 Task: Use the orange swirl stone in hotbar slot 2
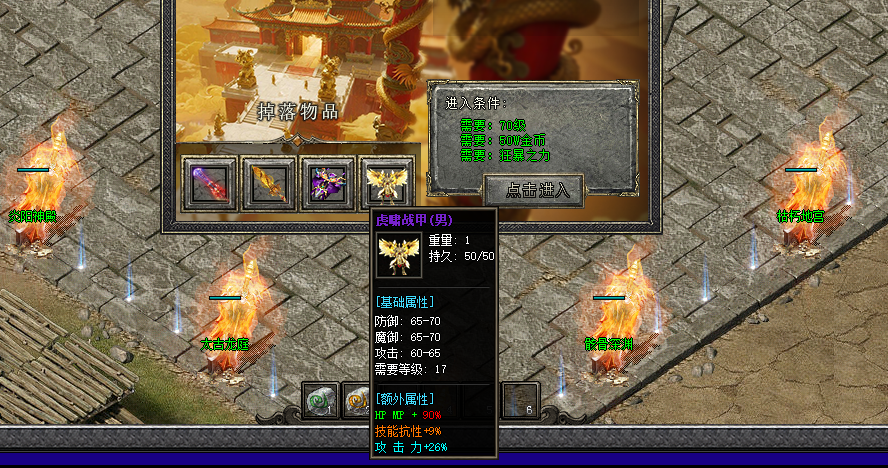(357, 401)
